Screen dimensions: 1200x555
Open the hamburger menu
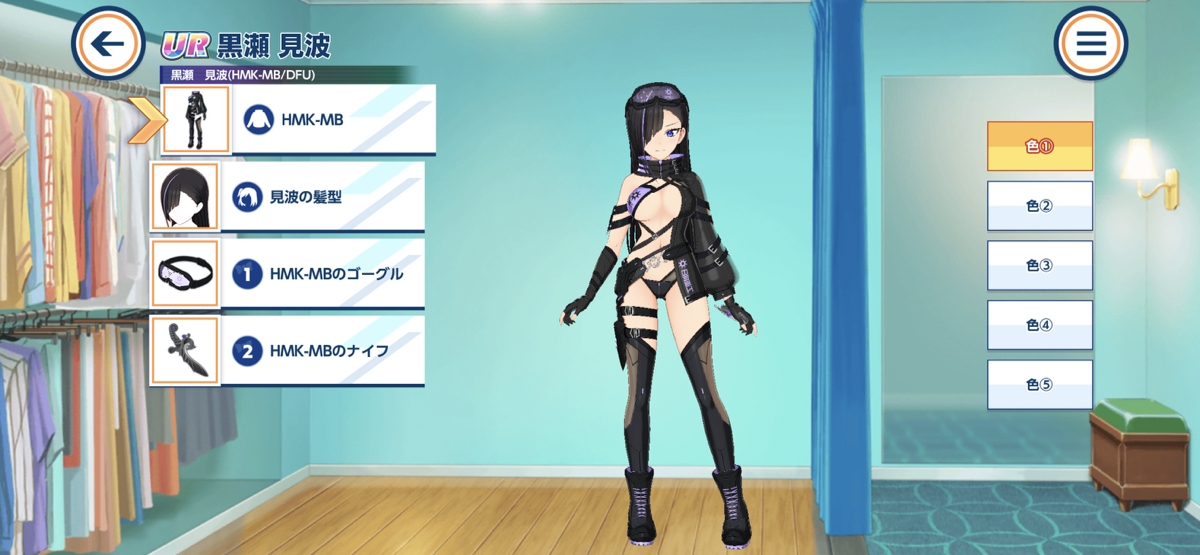(1090, 44)
